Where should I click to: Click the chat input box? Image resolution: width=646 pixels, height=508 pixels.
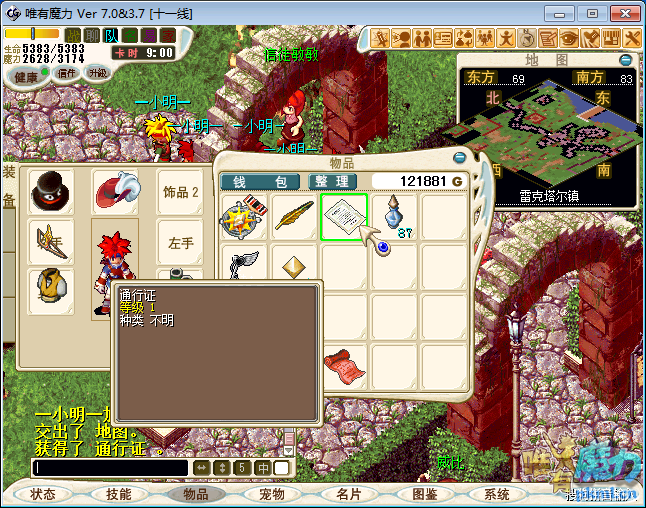(x=110, y=467)
